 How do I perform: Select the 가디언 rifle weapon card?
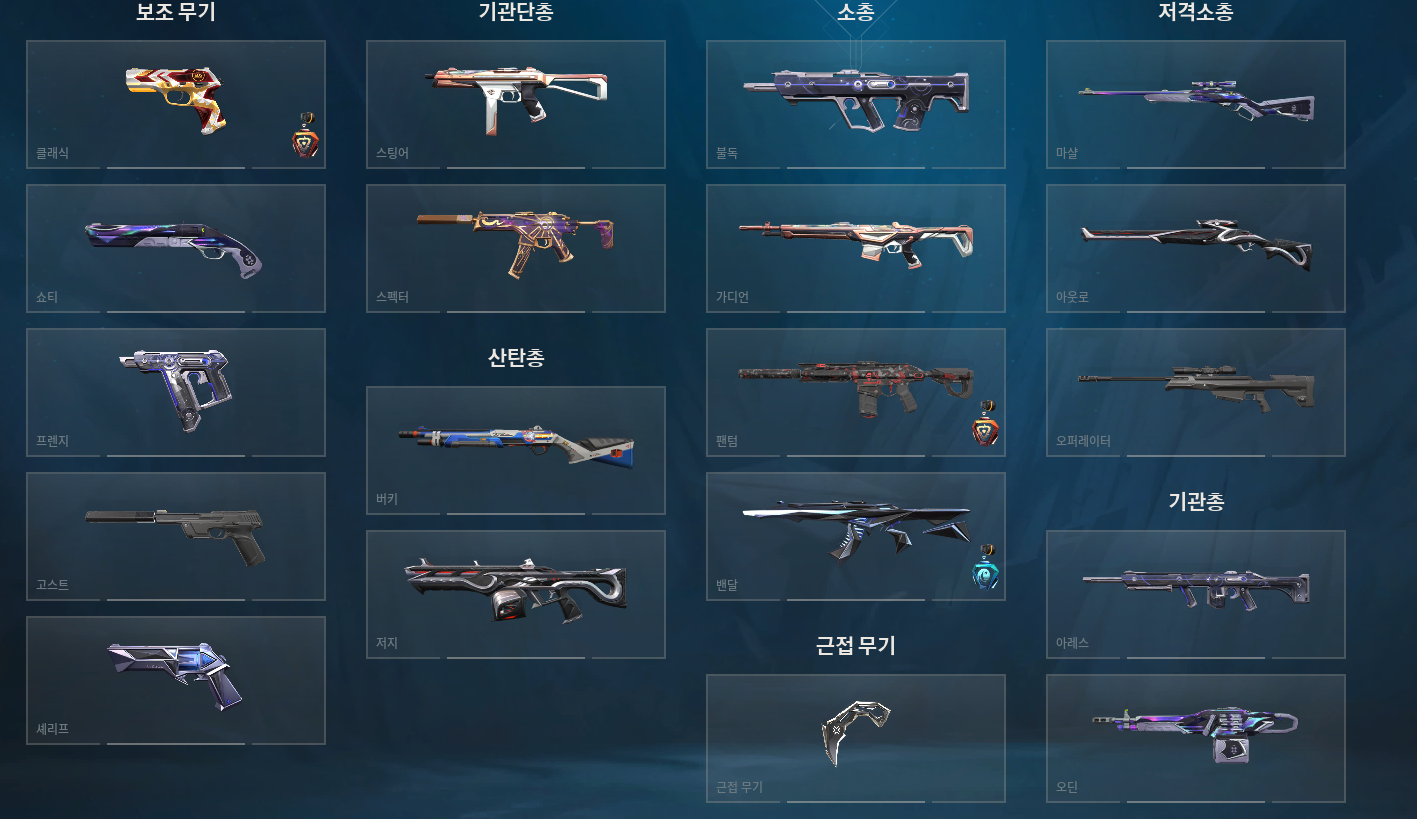point(855,247)
